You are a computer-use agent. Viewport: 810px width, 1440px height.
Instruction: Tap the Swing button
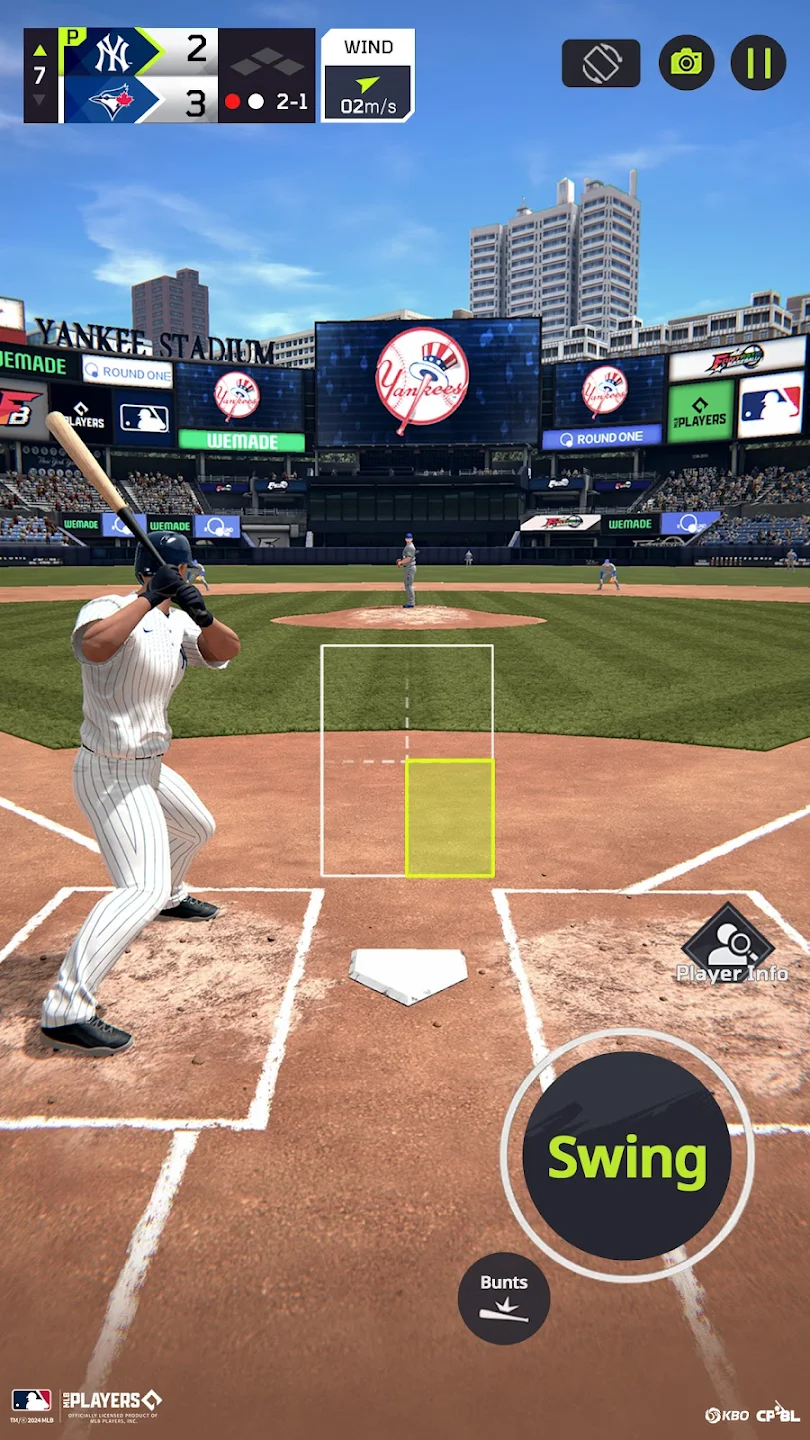coord(627,1156)
